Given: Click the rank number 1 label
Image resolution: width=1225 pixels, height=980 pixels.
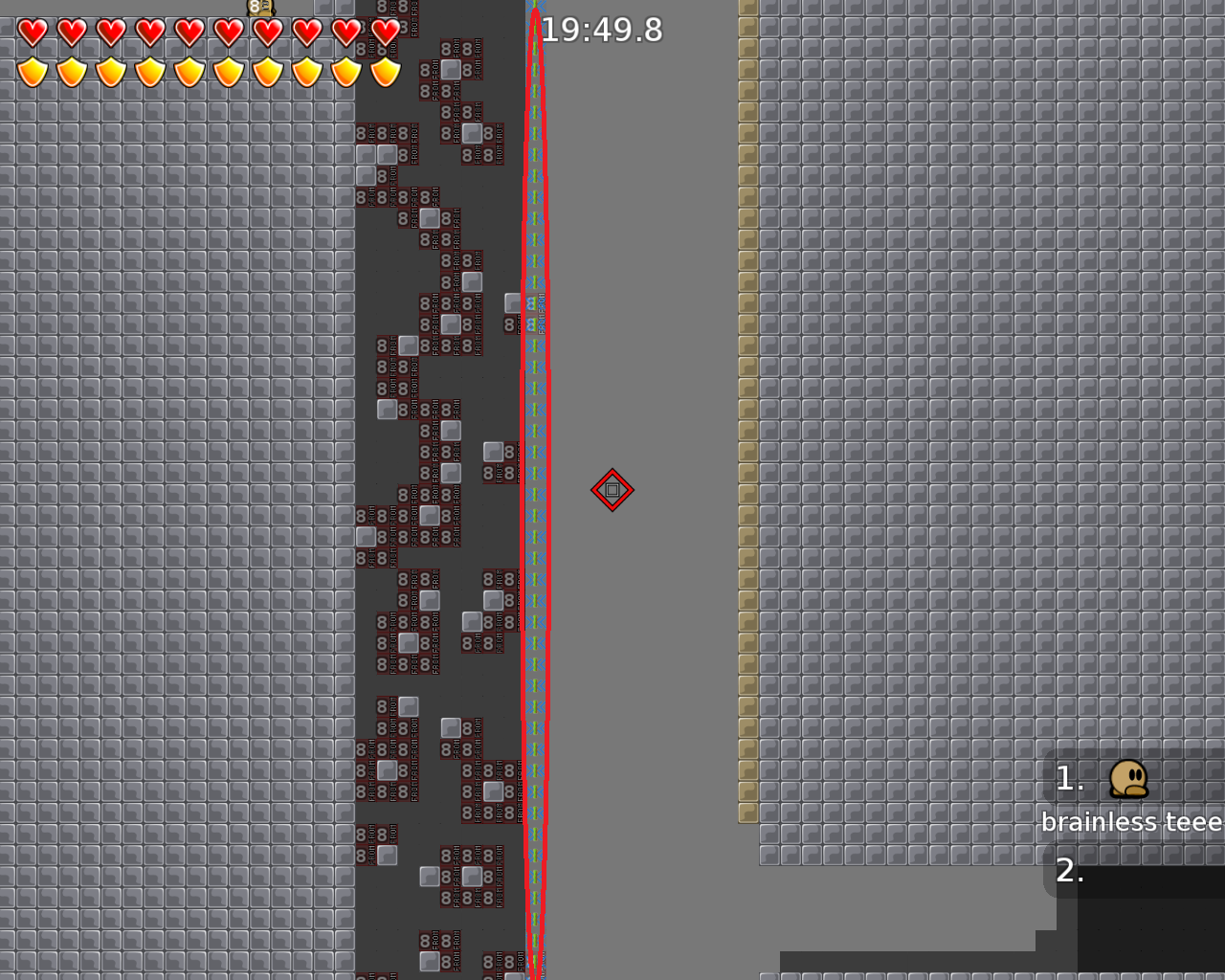Looking at the screenshot, I should 1069,779.
